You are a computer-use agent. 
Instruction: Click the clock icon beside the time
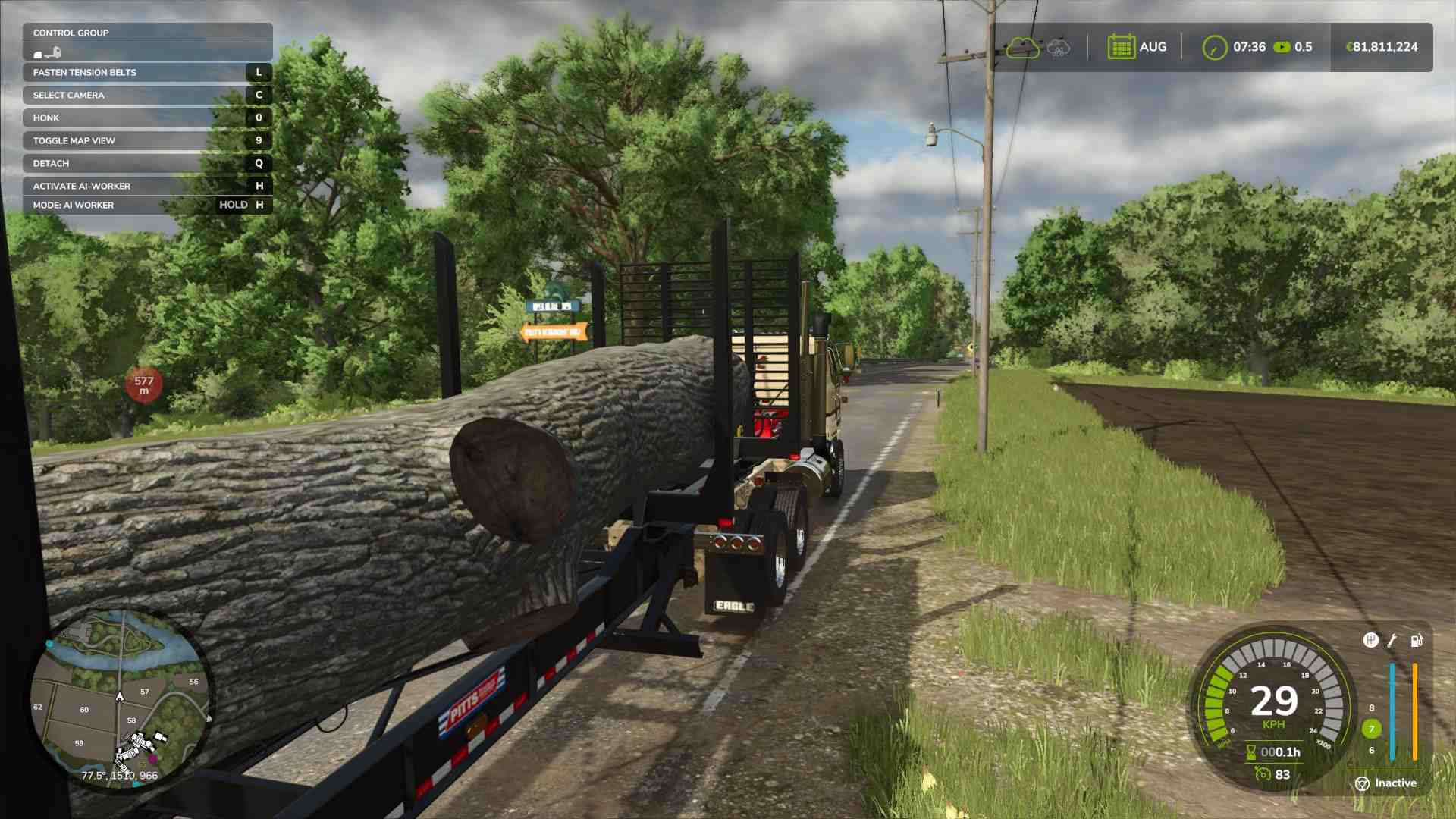[x=1214, y=48]
